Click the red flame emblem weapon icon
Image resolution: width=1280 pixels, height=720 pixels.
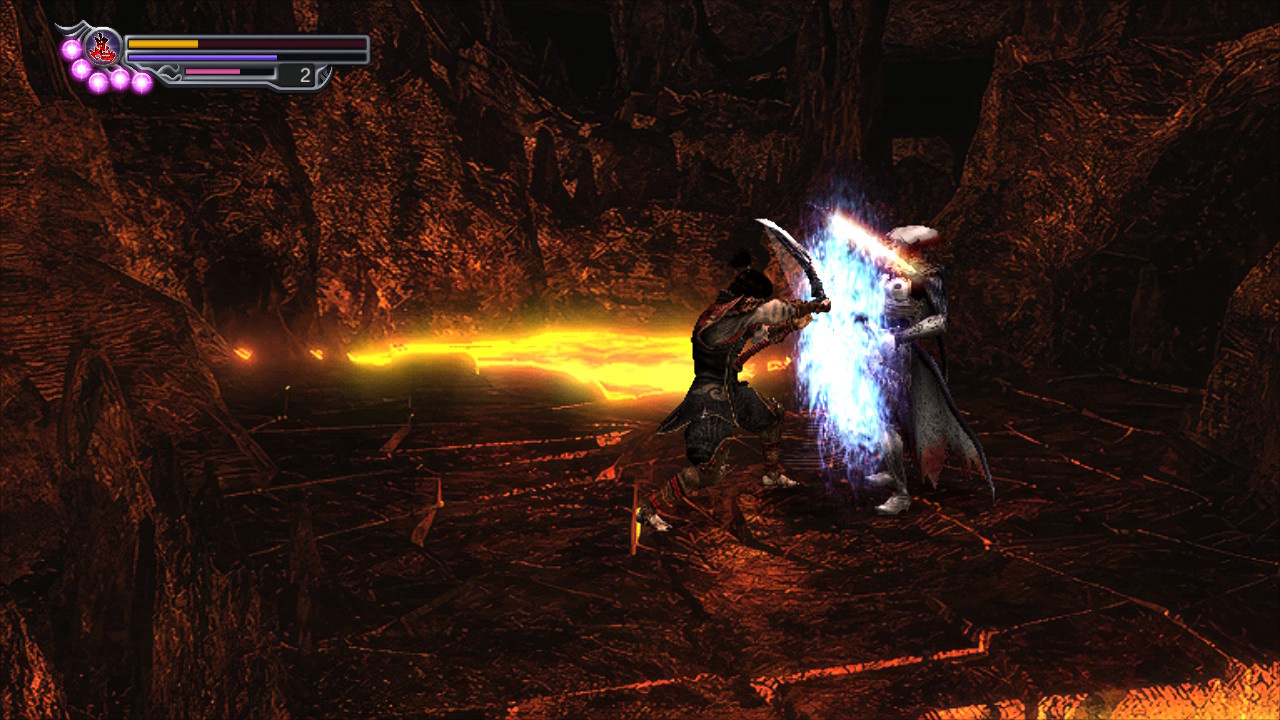click(102, 46)
